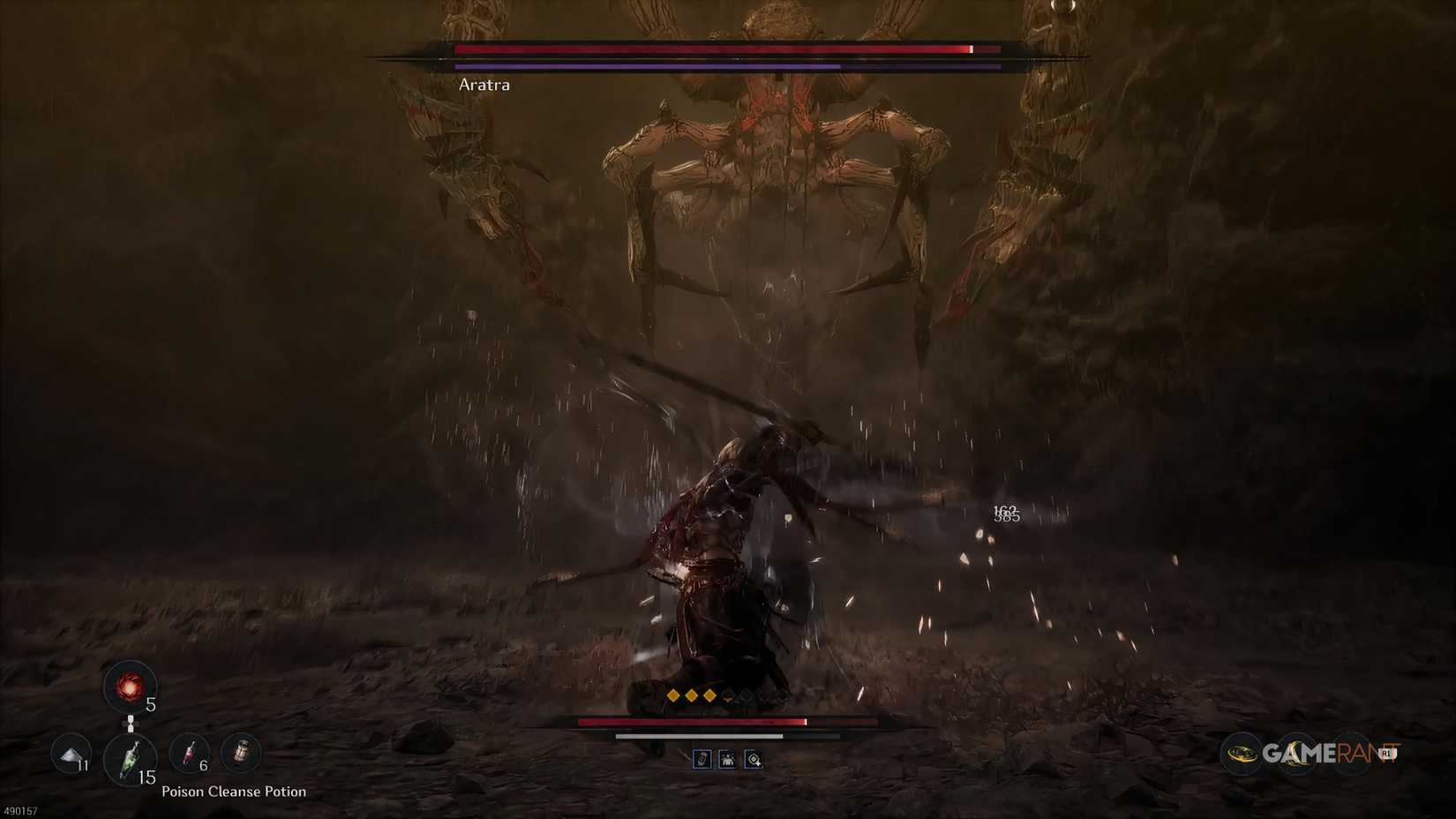
Task: Click the Poison Cleanse Potion text label
Action: [234, 792]
